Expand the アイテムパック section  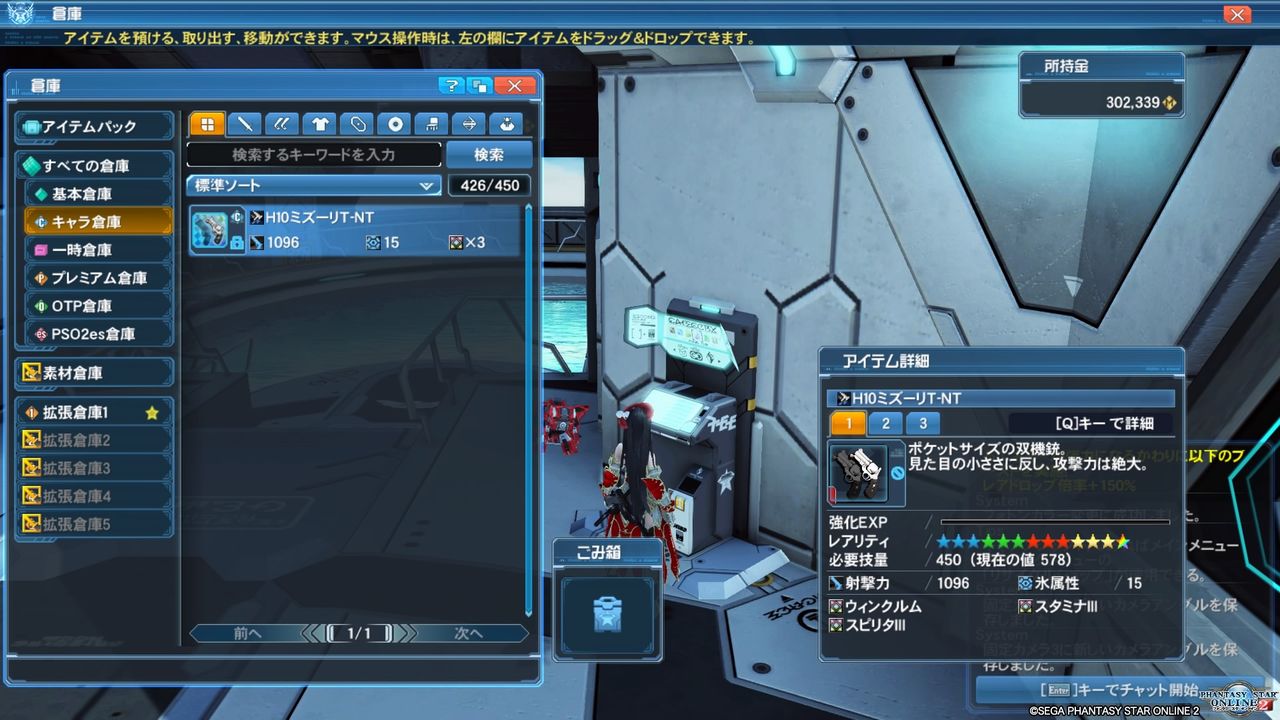coord(94,126)
